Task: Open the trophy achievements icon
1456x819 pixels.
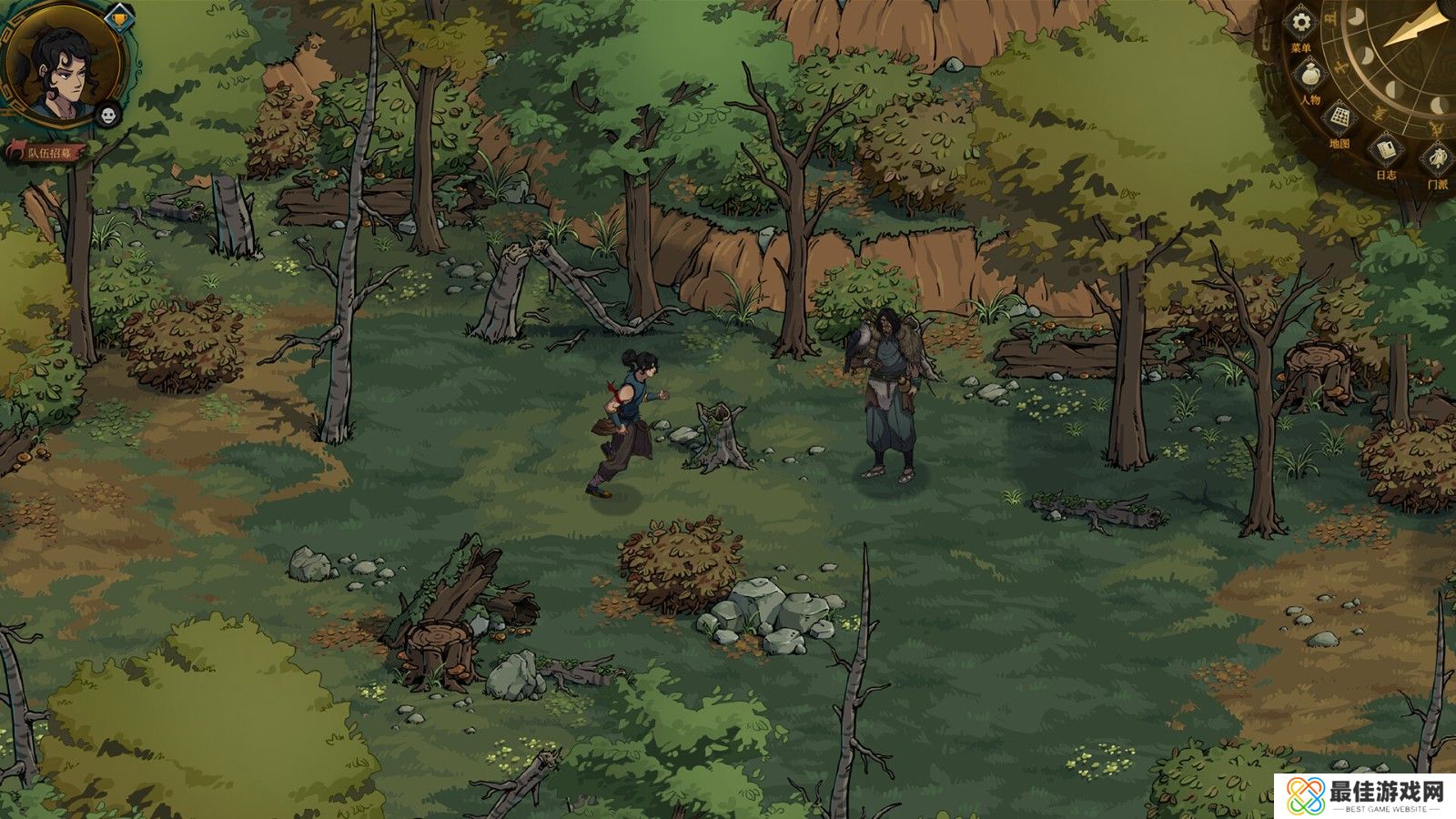Action: tap(118, 16)
